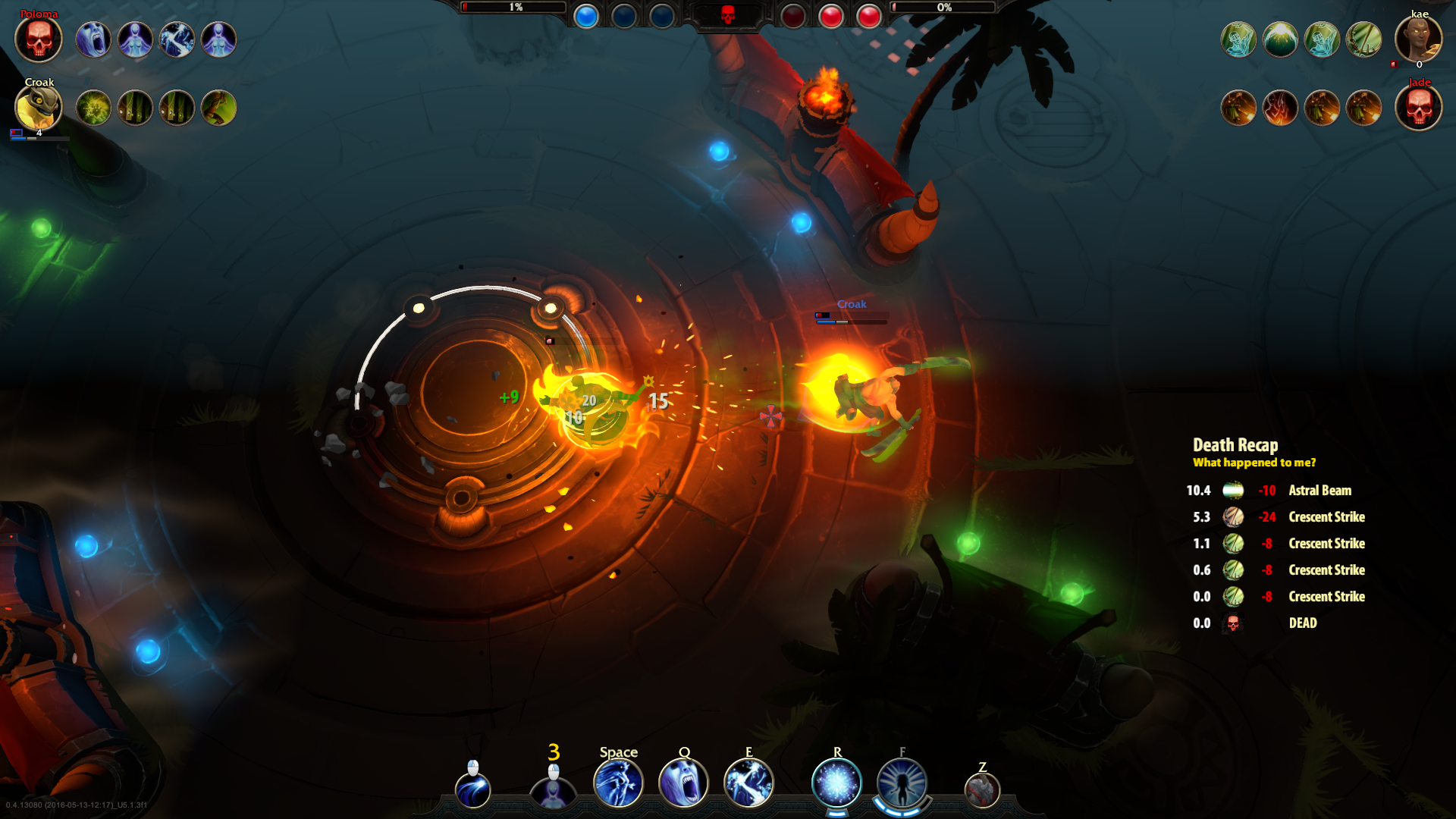
Task: Click the left 1% energy bar
Action: pos(516,8)
